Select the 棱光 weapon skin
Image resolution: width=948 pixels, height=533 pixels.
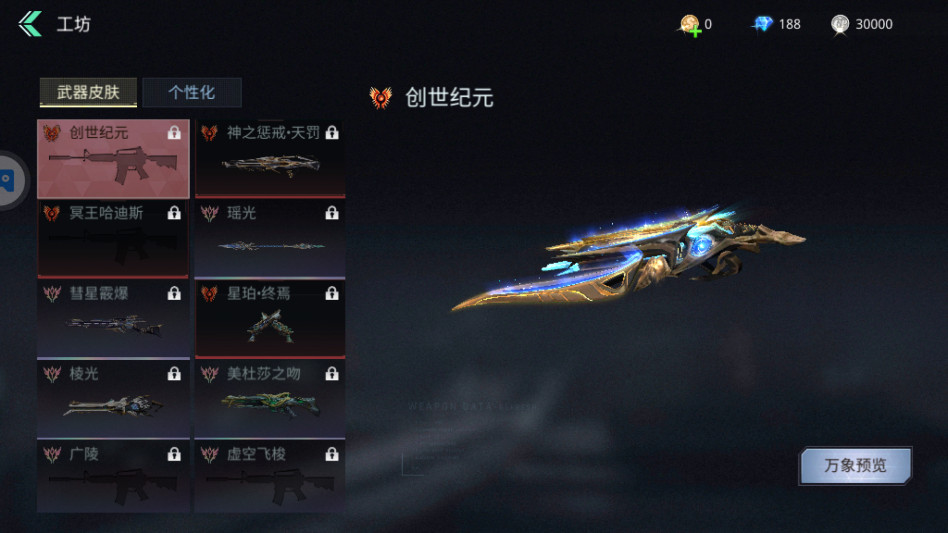tap(113, 399)
